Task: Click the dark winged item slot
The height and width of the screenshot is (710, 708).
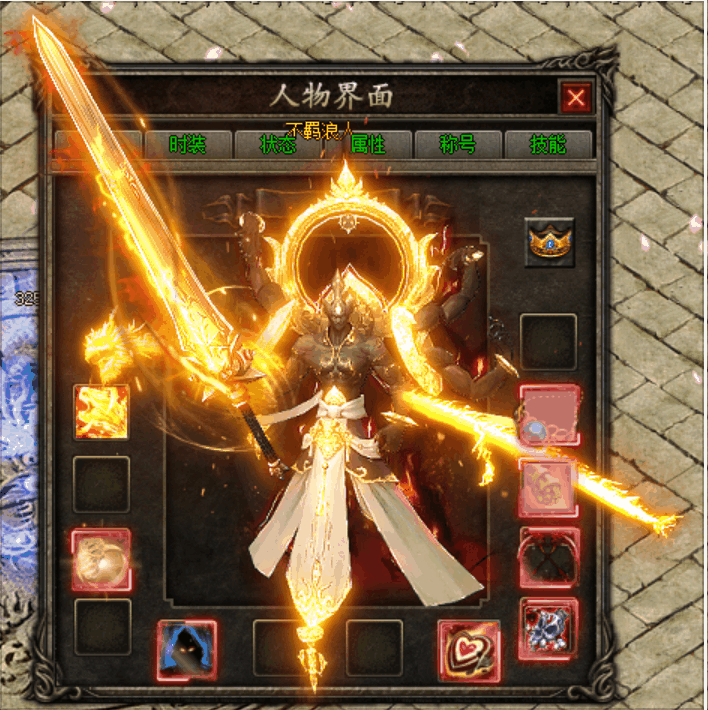Action: 548,558
